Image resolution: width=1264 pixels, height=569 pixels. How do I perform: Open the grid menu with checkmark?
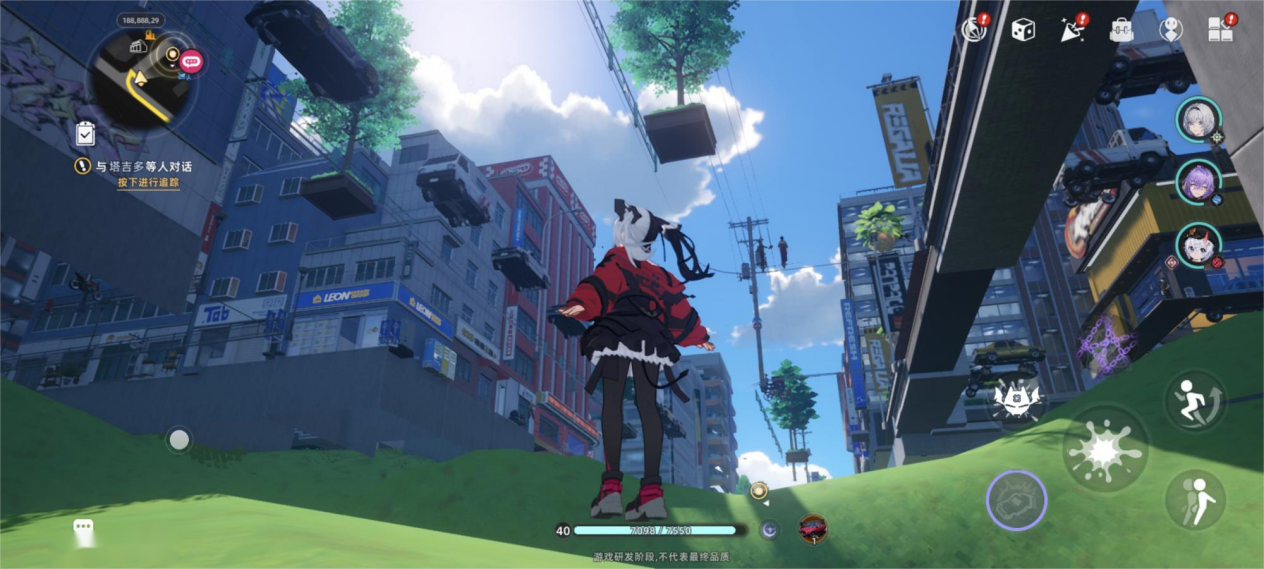pos(1220,30)
